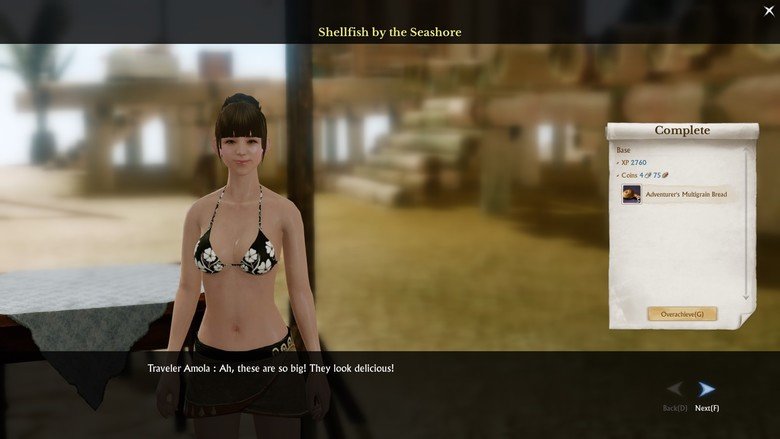Advance dialogue with the Next arrow

pos(707,389)
